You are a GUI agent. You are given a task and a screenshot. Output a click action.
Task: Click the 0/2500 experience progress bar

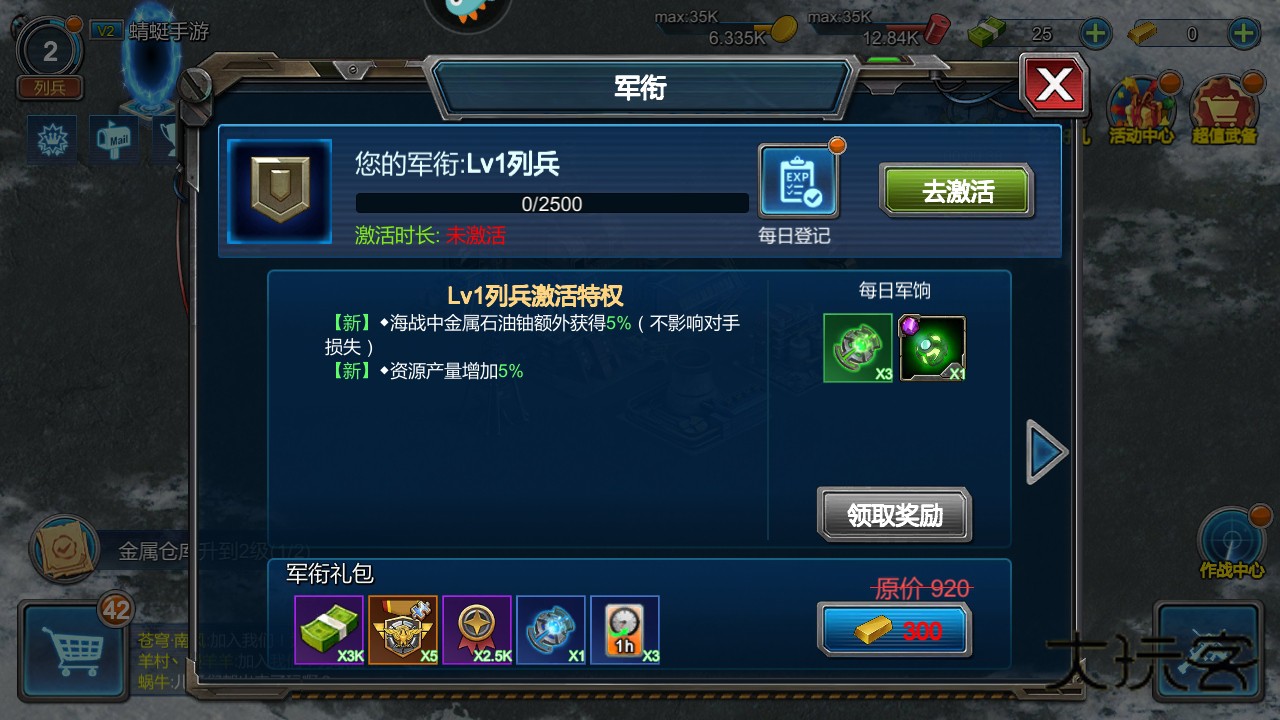click(x=552, y=203)
